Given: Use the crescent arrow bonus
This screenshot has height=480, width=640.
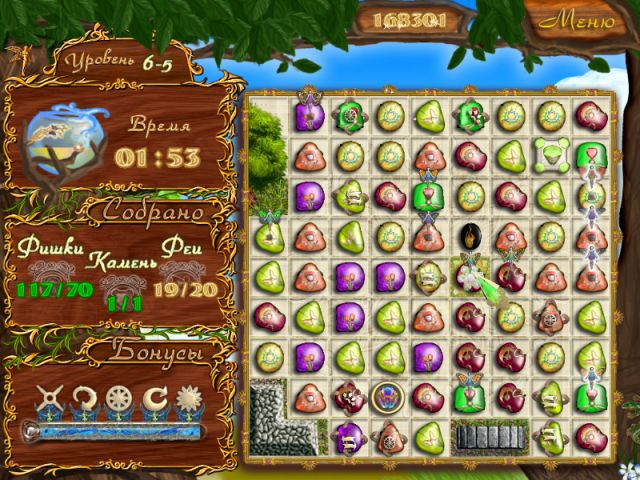Looking at the screenshot, I should [x=154, y=398].
